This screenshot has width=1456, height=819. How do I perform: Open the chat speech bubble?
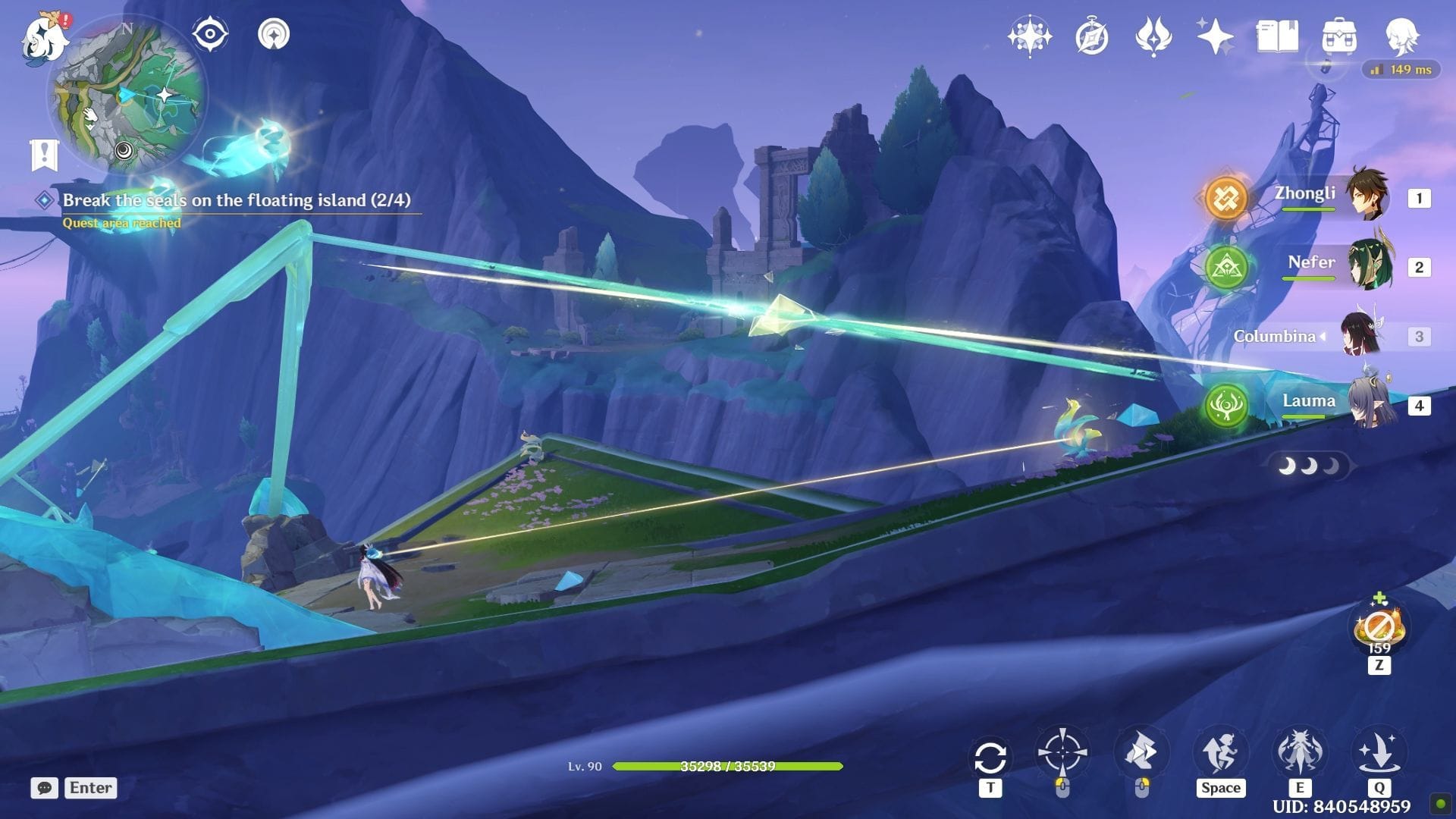click(44, 788)
